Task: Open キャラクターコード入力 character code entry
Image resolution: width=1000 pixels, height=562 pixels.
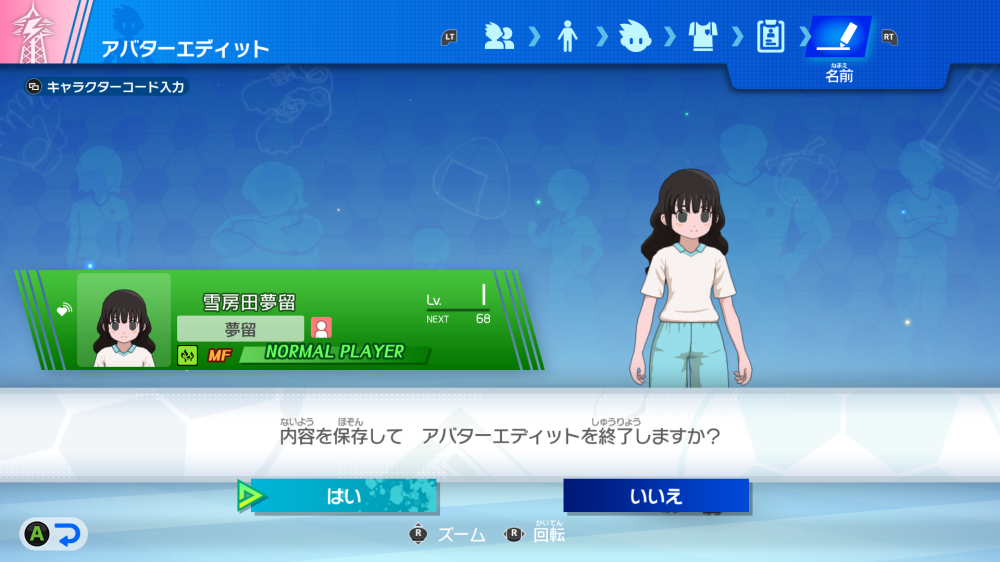Action: (107, 87)
